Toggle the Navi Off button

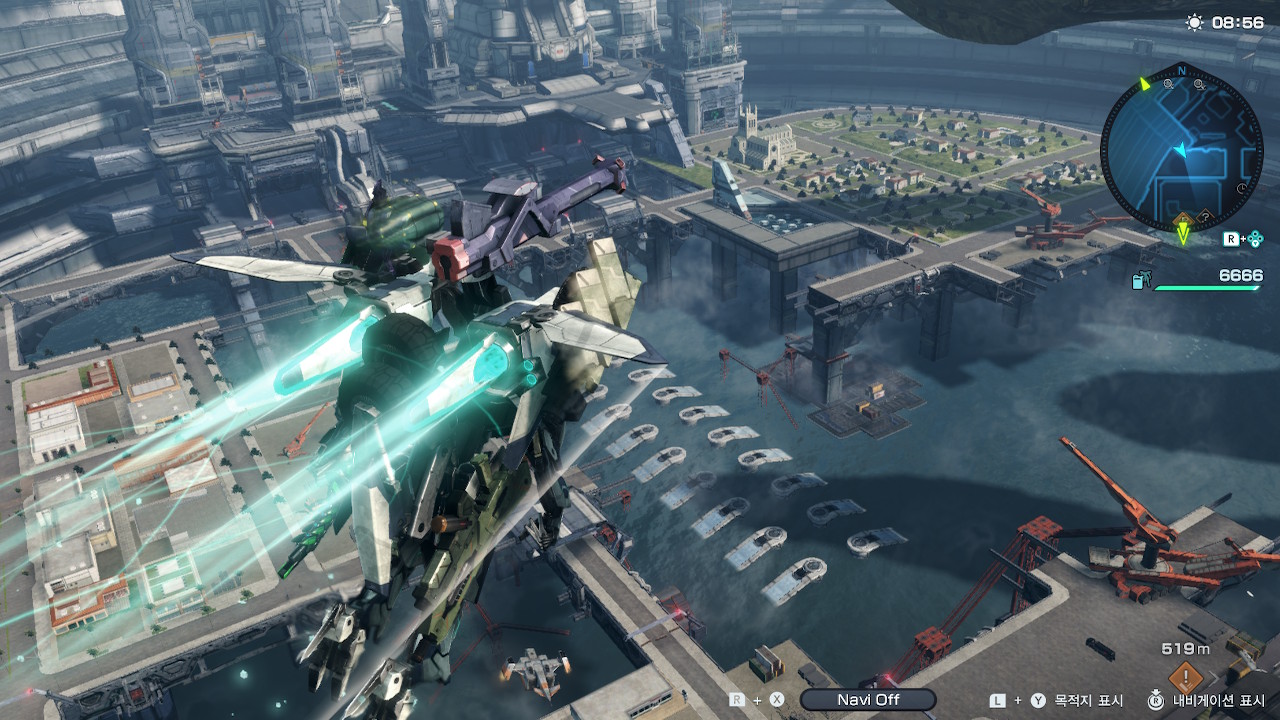click(867, 700)
